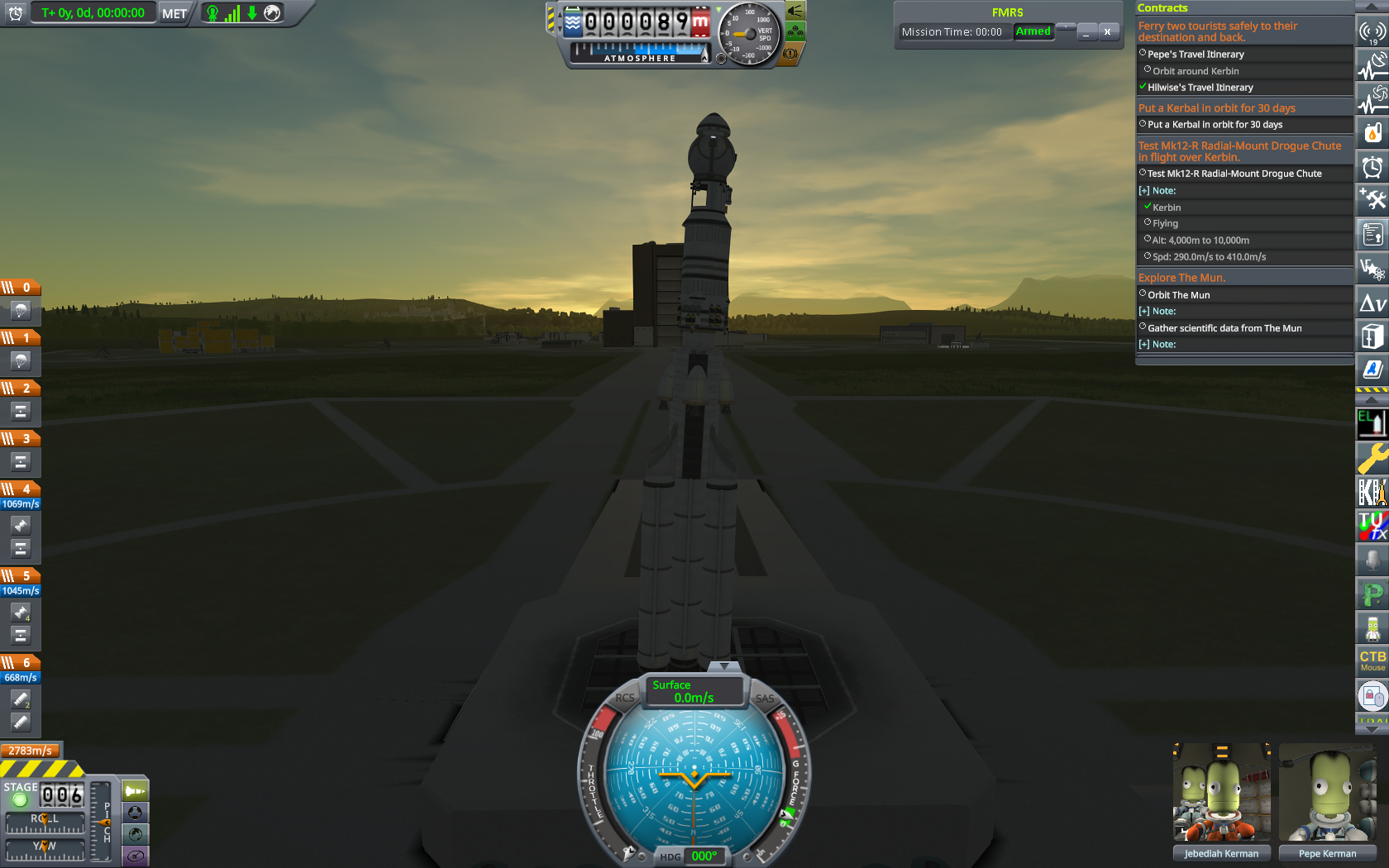Select Pepe Kerman's crew portrait
This screenshot has height=868, width=1389.
[x=1327, y=793]
